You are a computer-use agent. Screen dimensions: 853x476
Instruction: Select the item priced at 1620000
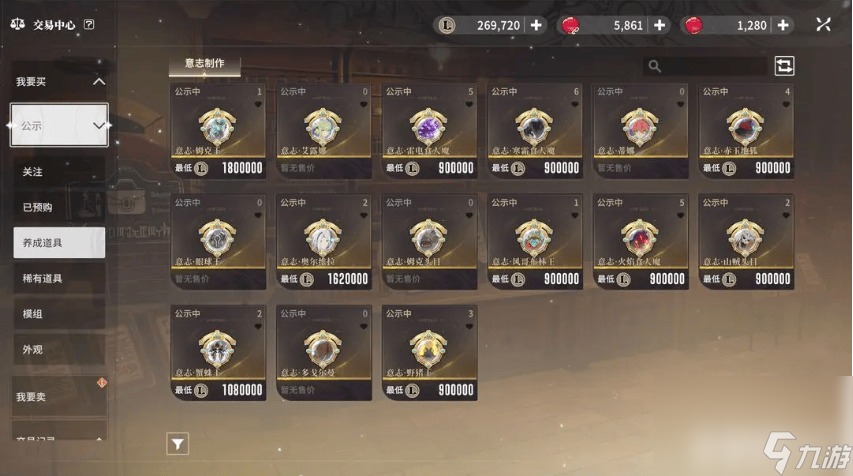click(x=324, y=242)
